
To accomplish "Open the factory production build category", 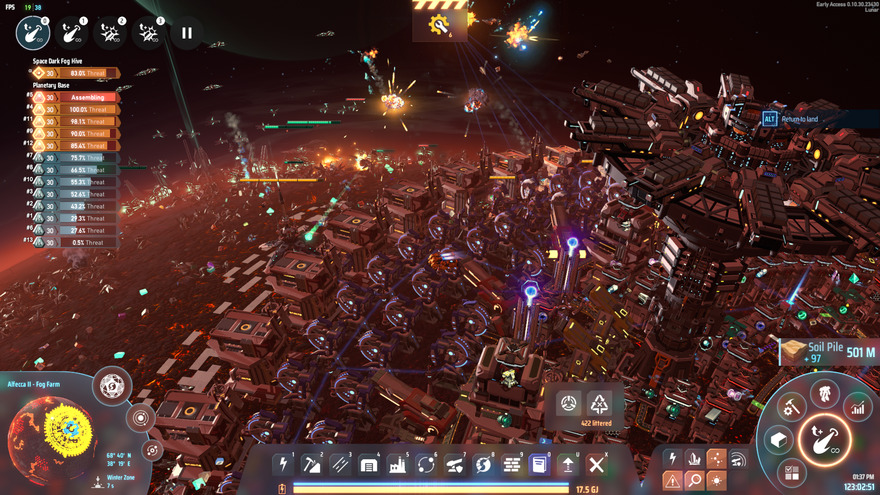I will coord(398,464).
